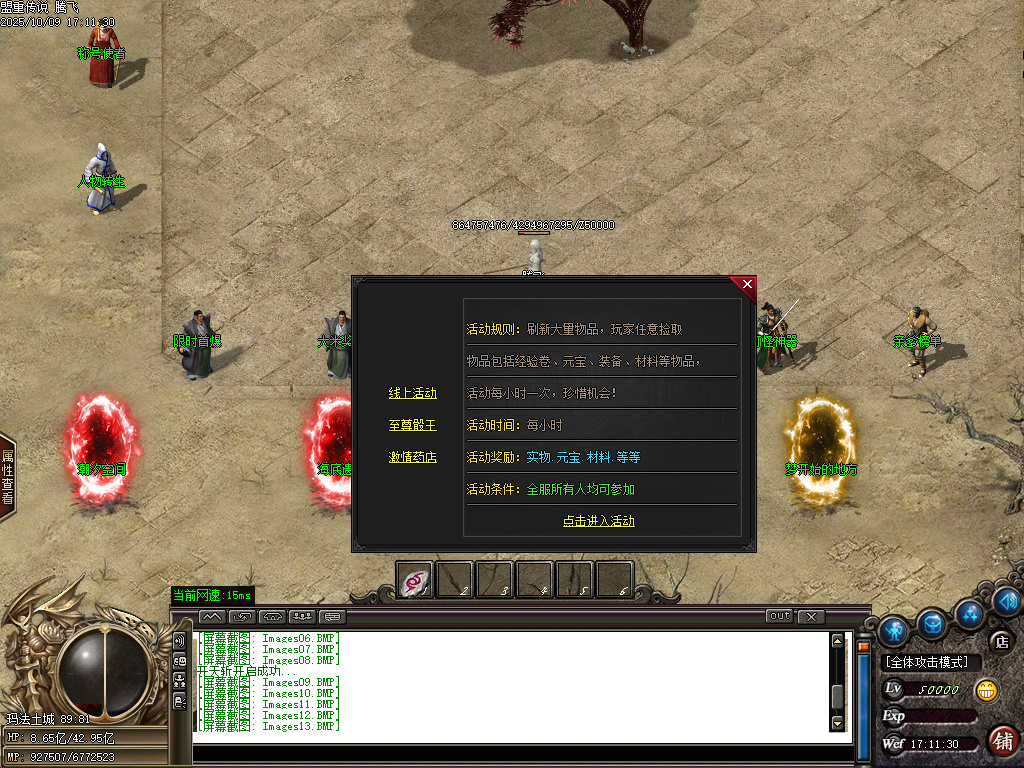This screenshot has width=1024, height=768.
Task: Click the chat channel sound-wave icon
Action: click(x=180, y=640)
